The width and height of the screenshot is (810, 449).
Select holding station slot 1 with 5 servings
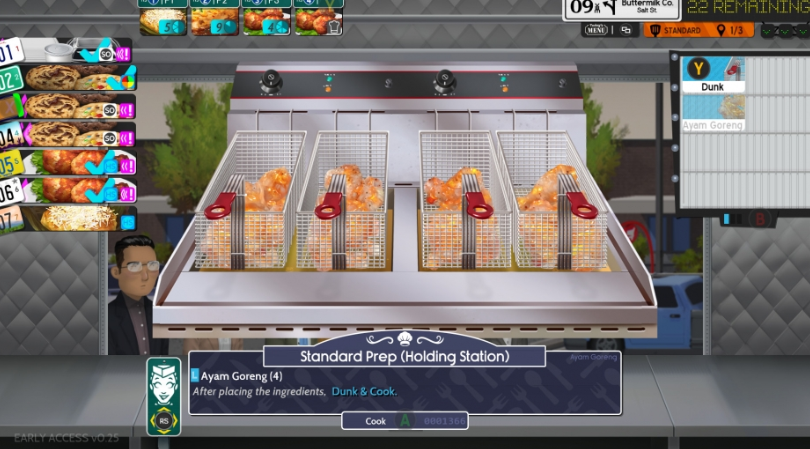click(x=162, y=20)
